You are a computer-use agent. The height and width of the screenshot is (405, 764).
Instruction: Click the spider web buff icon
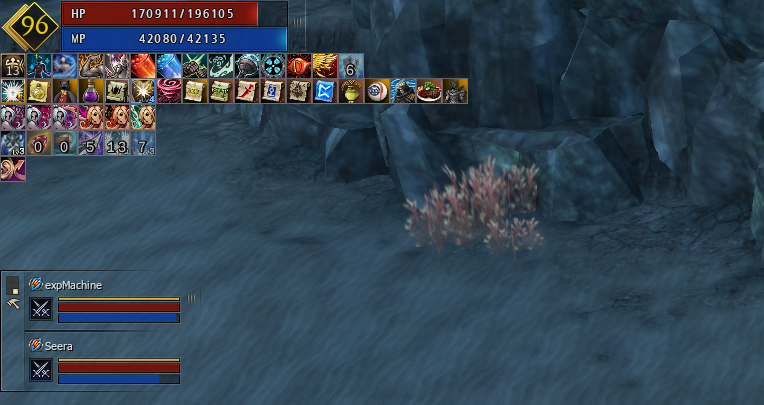tap(117, 92)
